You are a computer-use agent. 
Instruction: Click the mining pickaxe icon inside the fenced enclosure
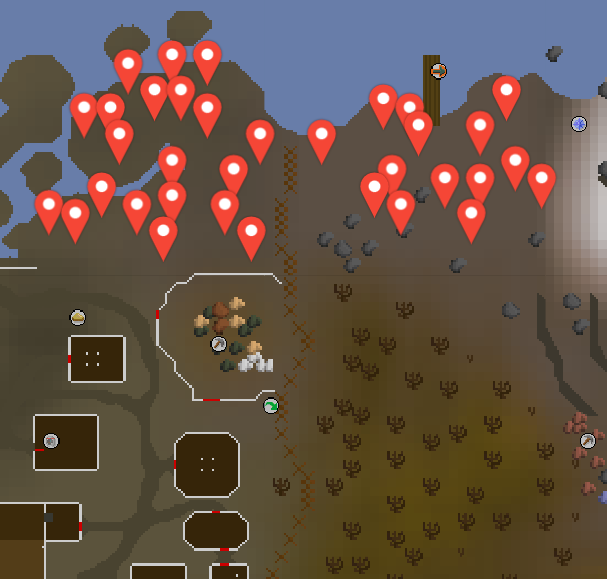[219, 344]
